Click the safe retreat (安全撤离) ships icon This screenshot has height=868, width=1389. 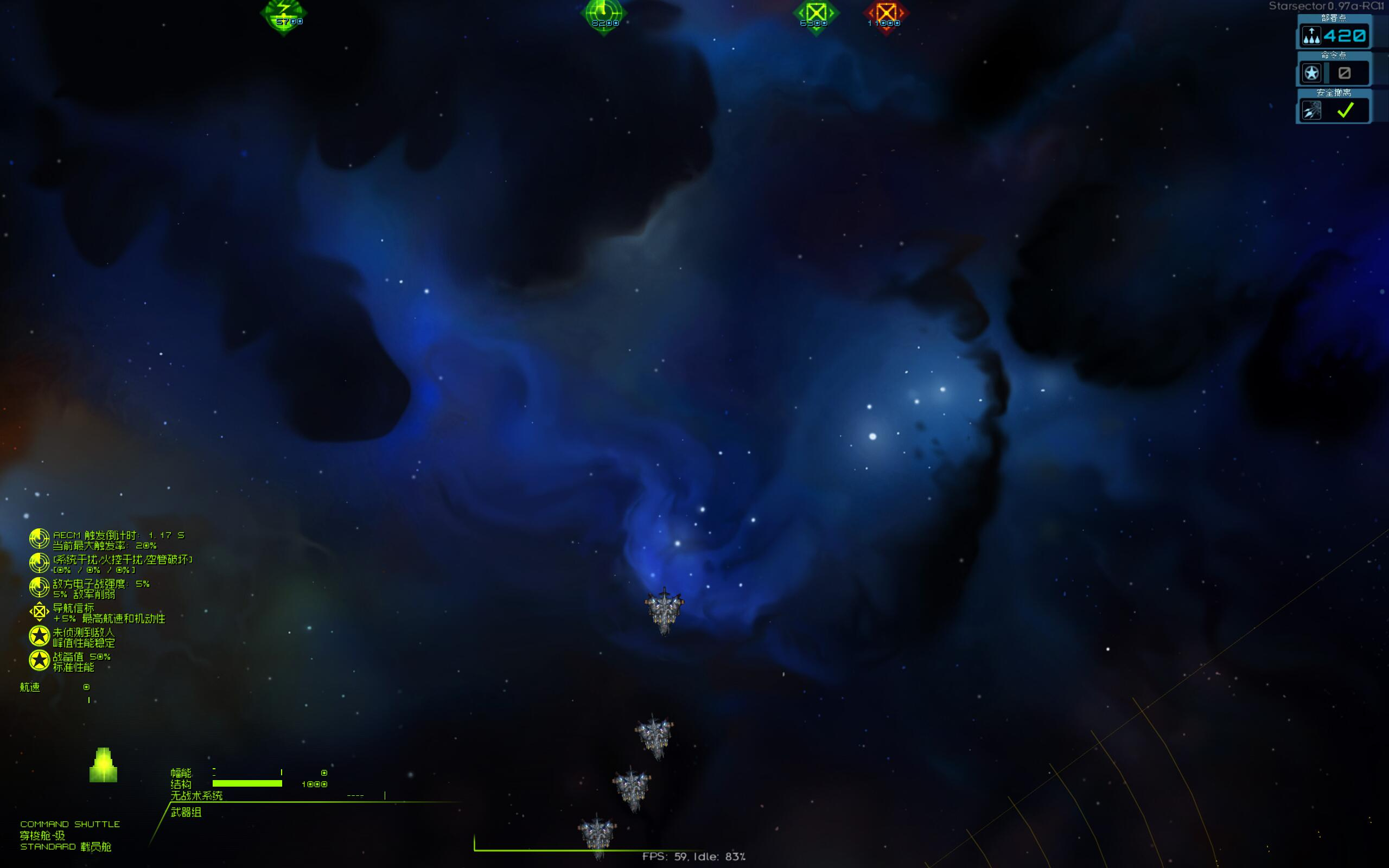[x=1311, y=110]
